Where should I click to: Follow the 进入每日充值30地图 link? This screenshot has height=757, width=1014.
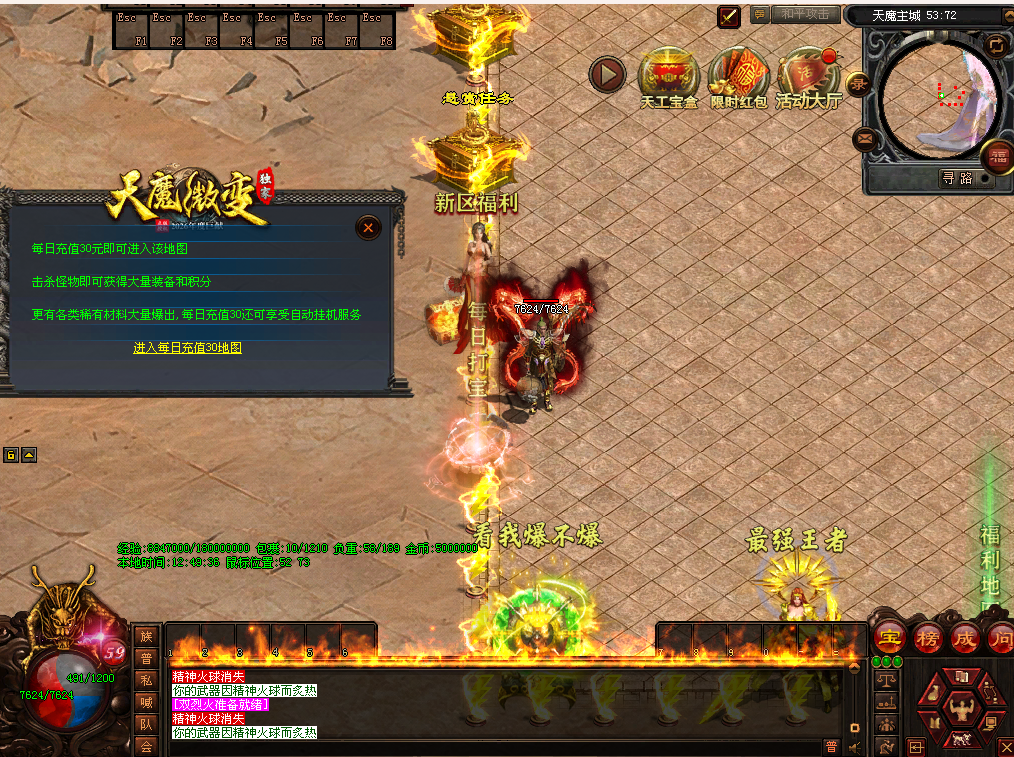(x=188, y=348)
